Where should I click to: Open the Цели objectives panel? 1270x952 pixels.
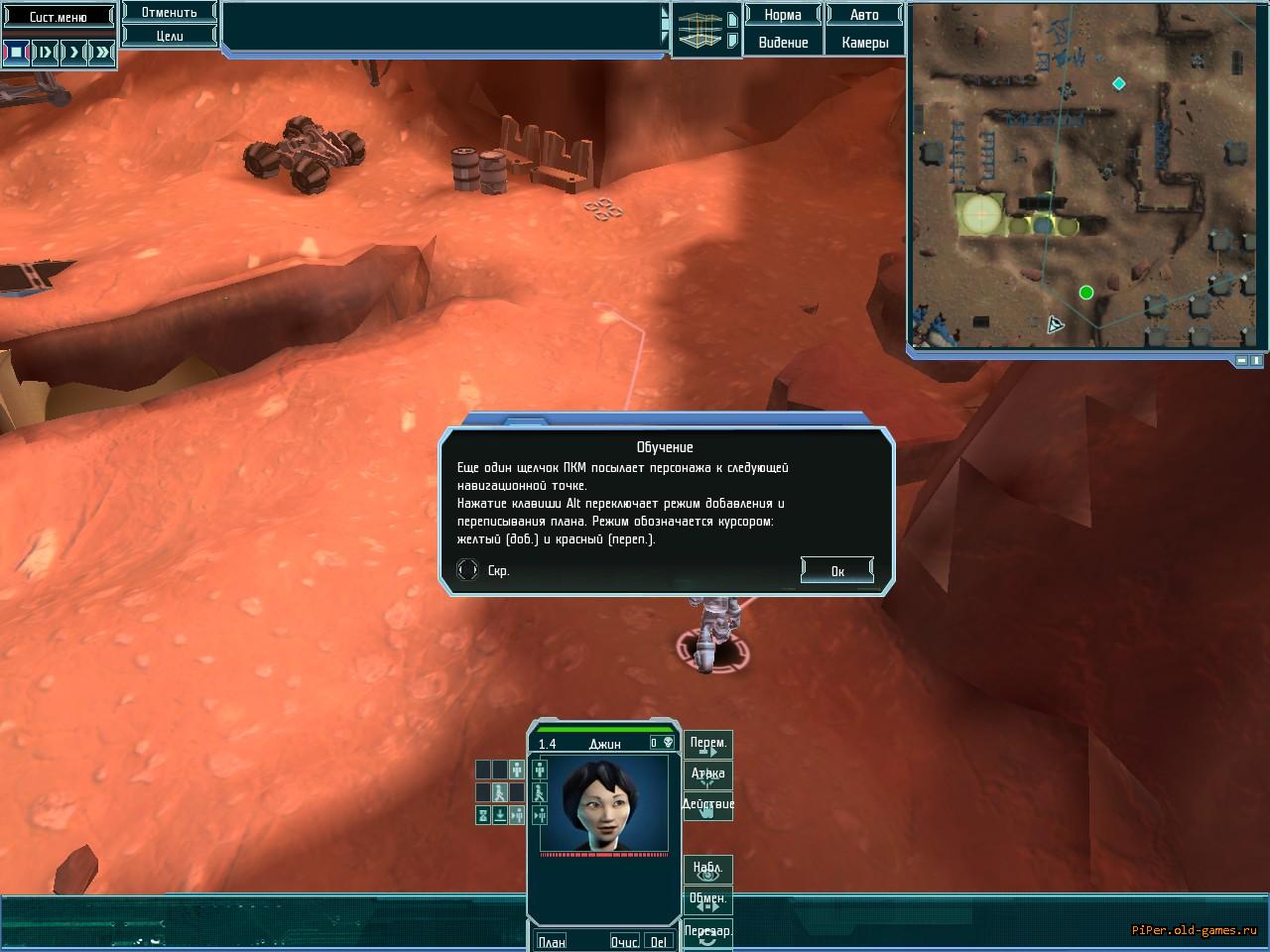[169, 36]
